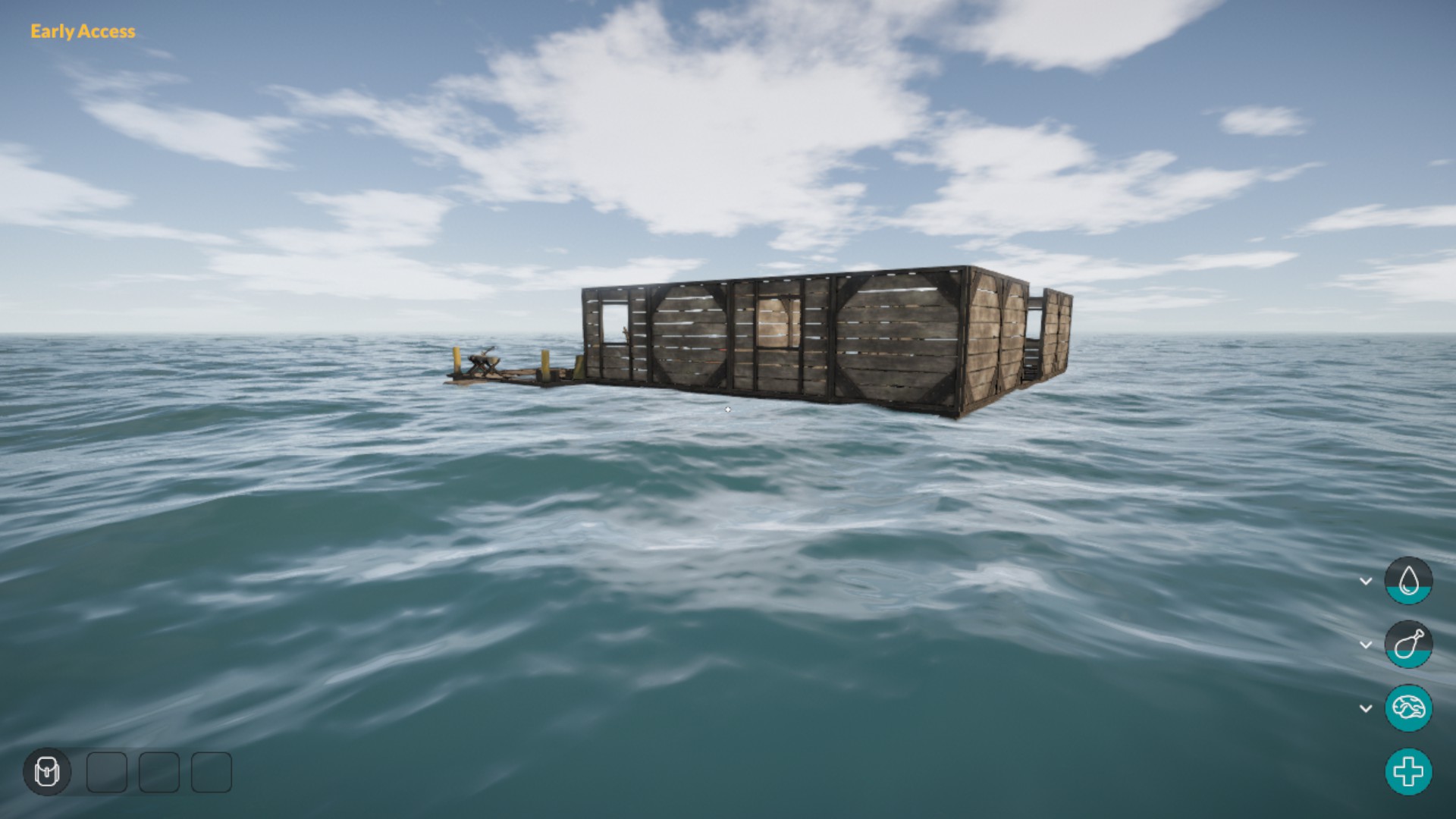
Task: Expand the chevron beside the thirst icon
Action: (1366, 581)
